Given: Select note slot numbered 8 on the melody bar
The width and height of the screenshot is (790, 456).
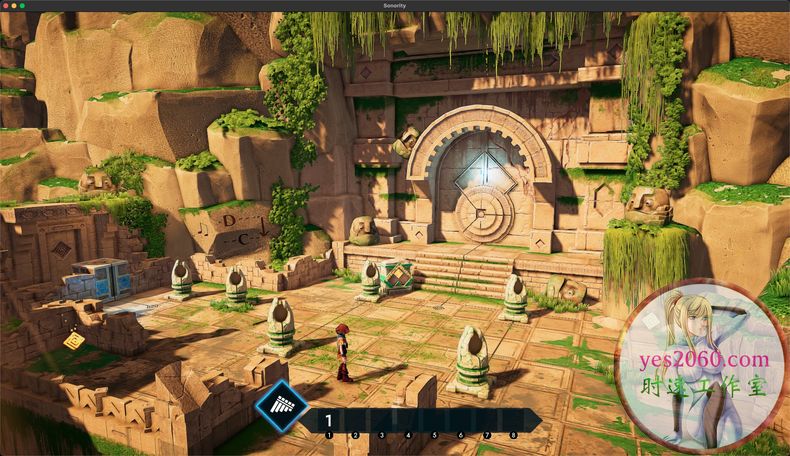Looking at the screenshot, I should click(x=513, y=421).
